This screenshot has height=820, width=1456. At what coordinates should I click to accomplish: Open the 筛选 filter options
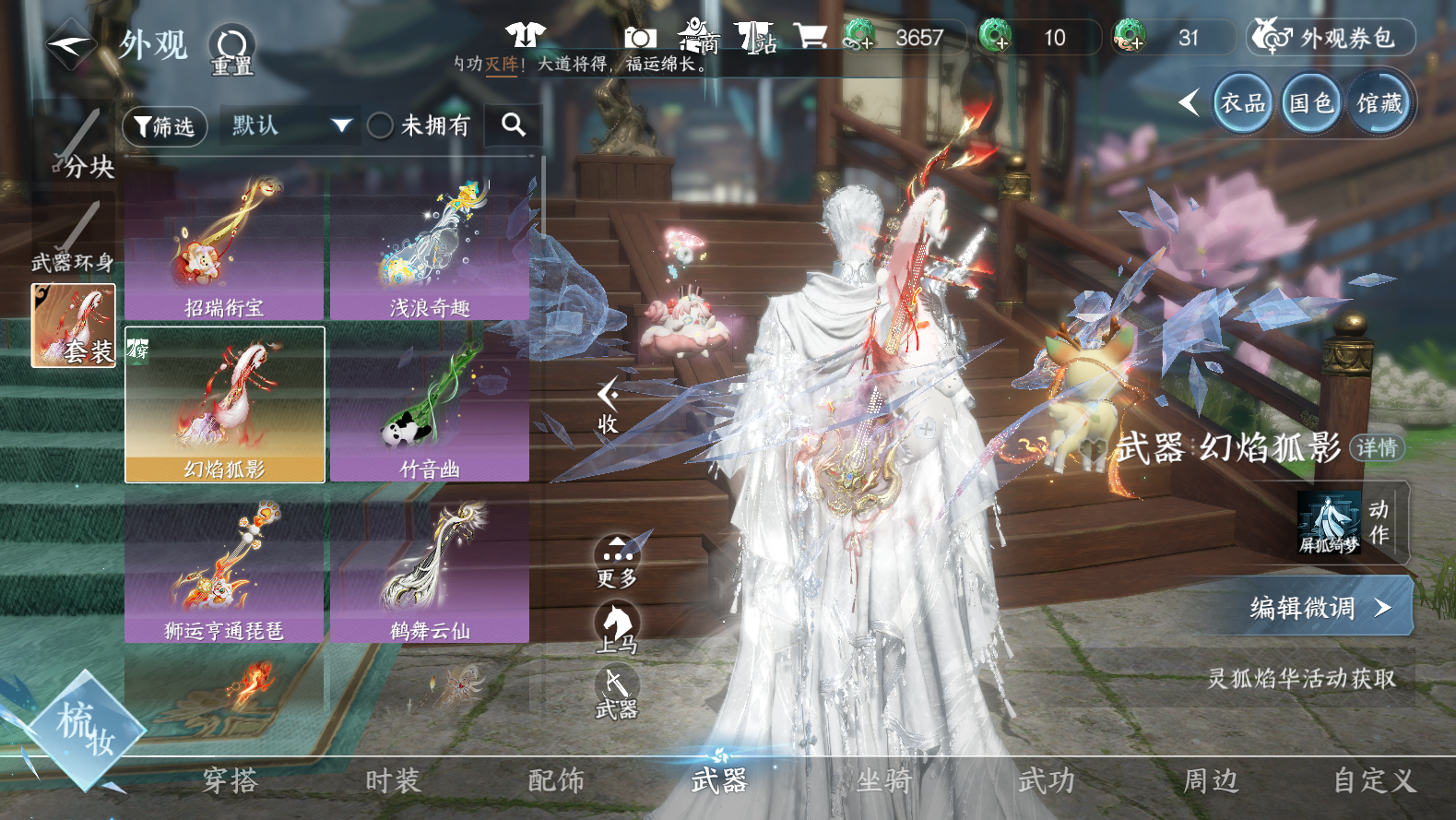(164, 126)
